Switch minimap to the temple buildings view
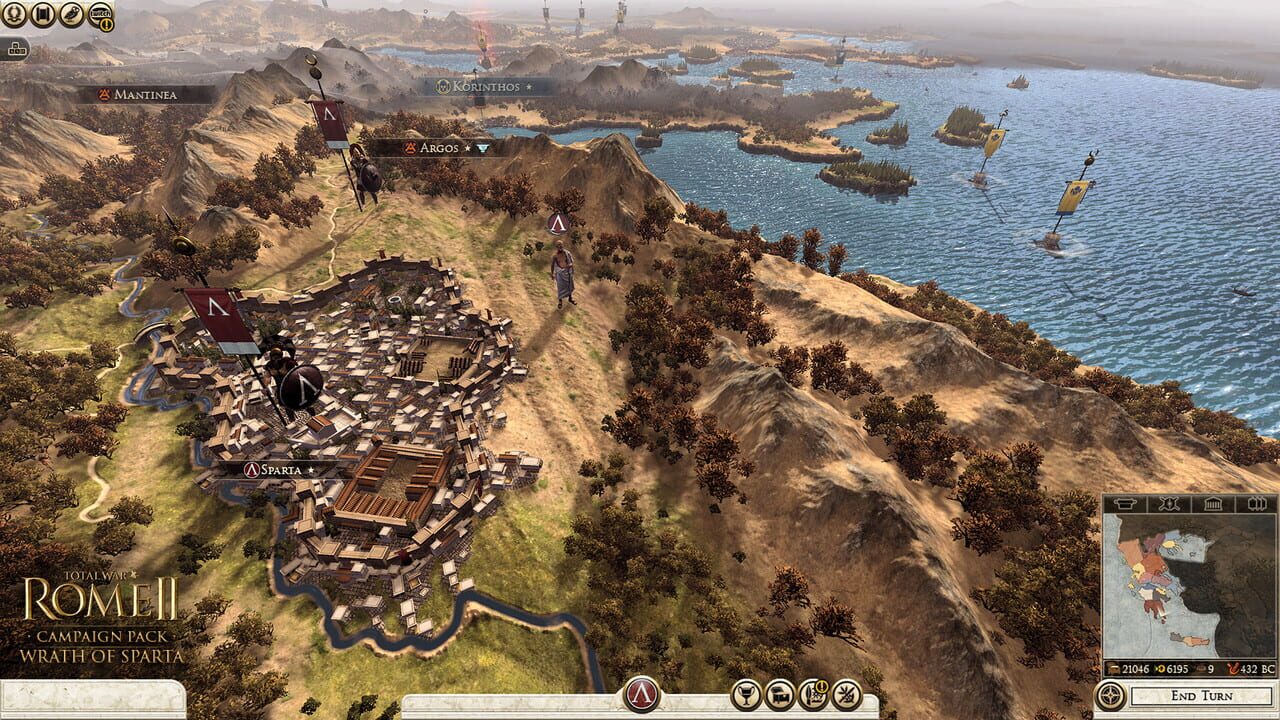1280x720 pixels. coord(1212,503)
